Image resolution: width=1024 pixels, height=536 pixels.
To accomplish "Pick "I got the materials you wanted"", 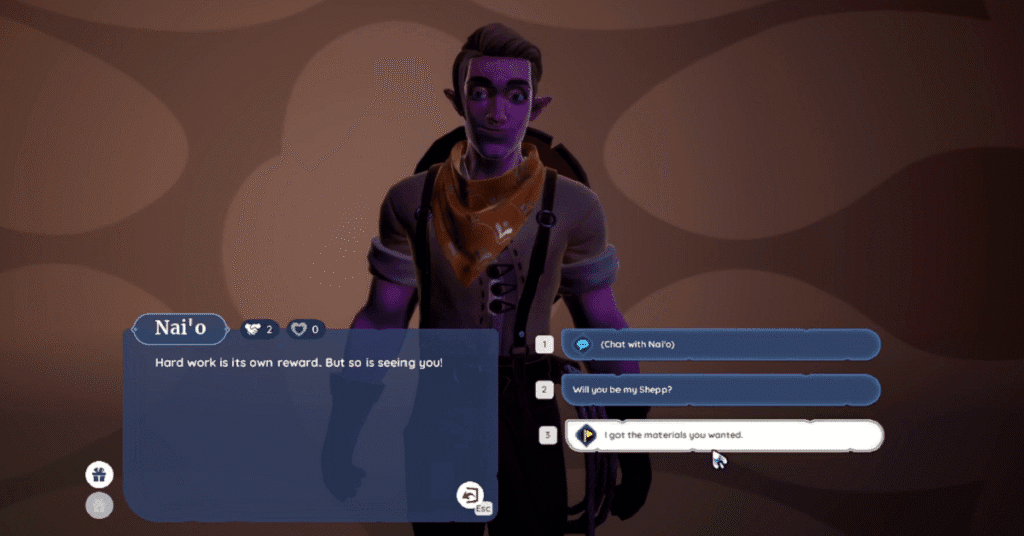I will click(x=722, y=435).
